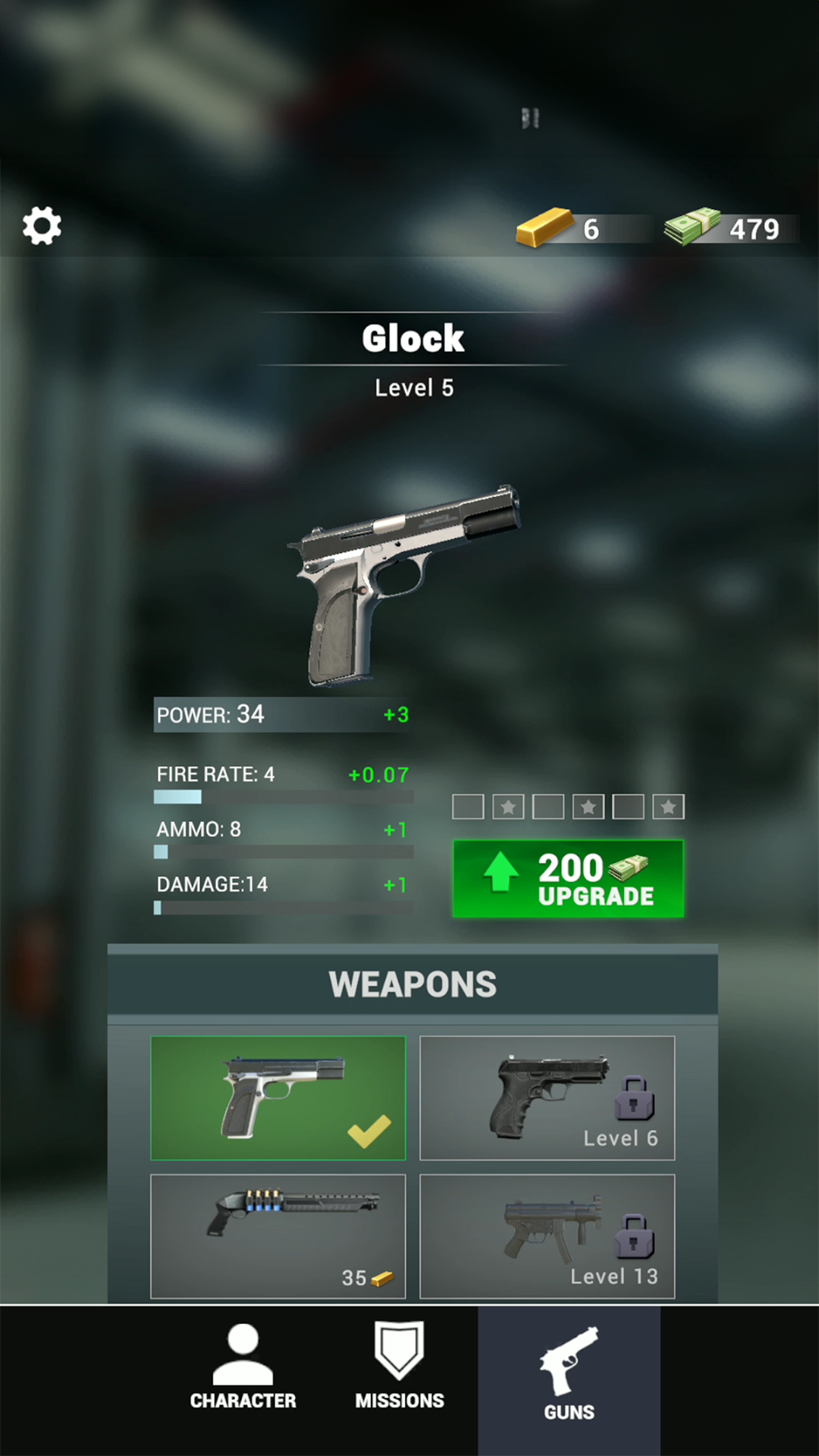This screenshot has height=1456, width=819.
Task: Choose the locked Level 6 pistol
Action: 547,1097
